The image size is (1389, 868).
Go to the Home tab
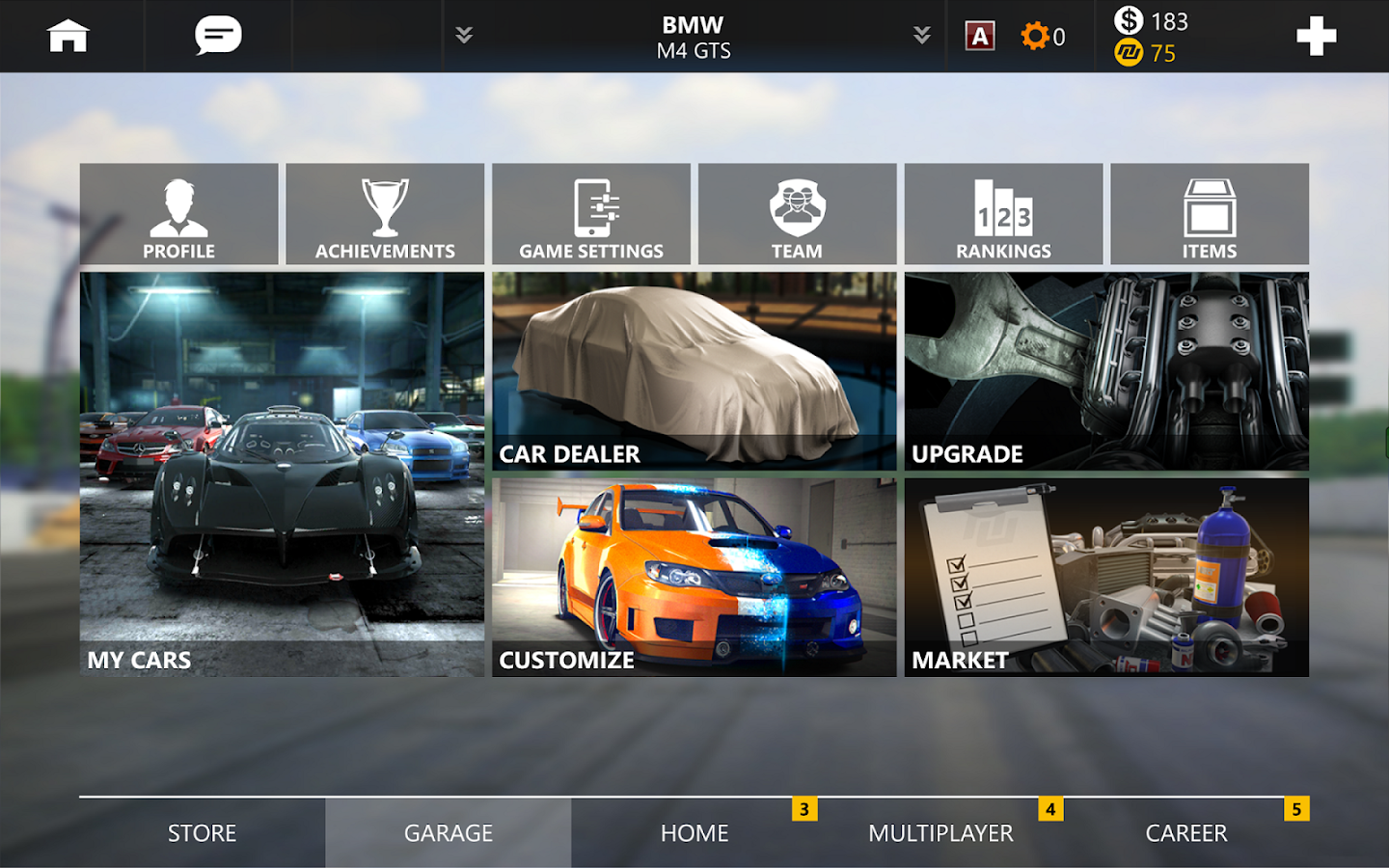coord(694,833)
